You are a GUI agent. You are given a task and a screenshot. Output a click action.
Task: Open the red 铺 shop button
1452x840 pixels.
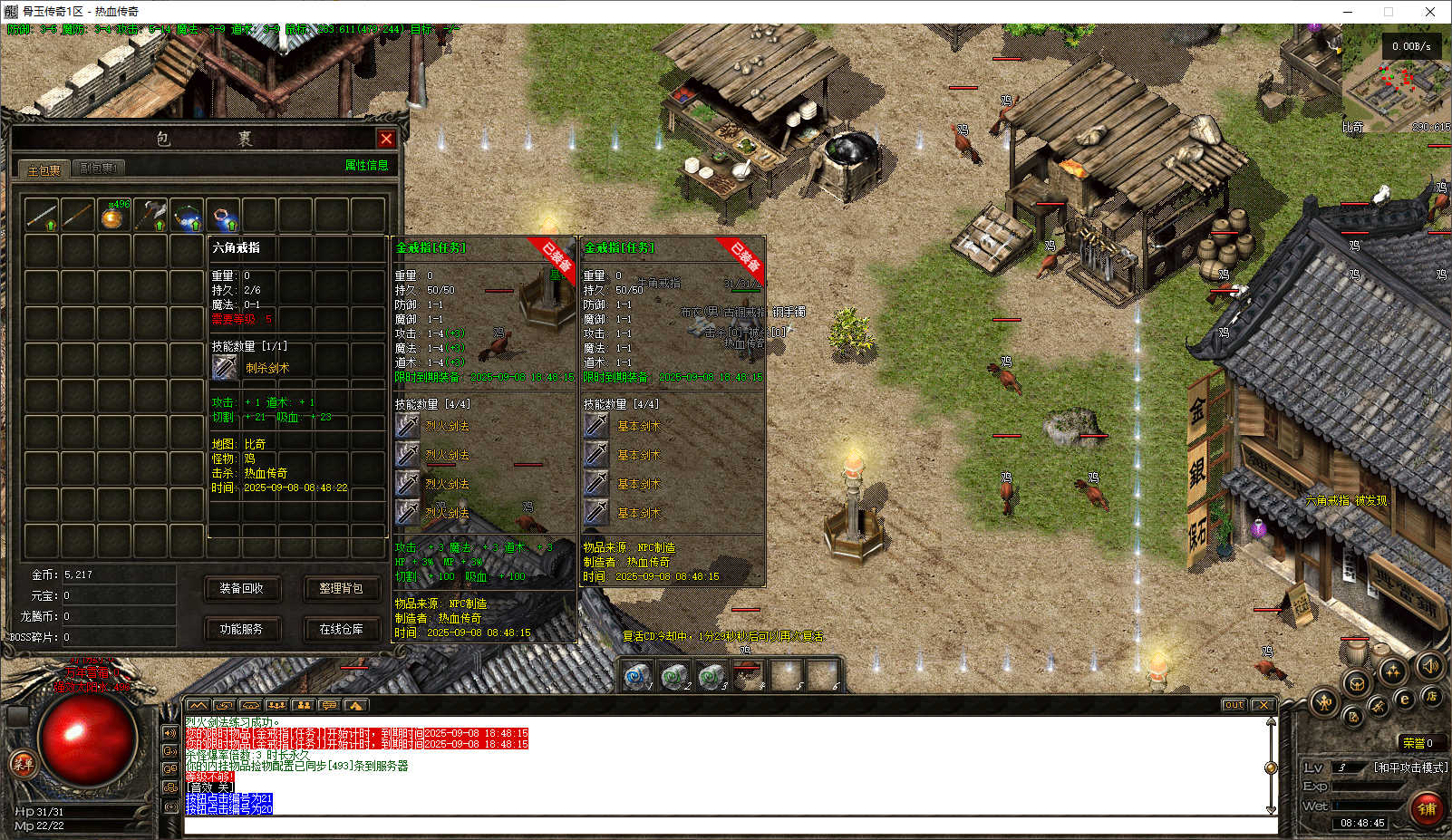[1427, 808]
